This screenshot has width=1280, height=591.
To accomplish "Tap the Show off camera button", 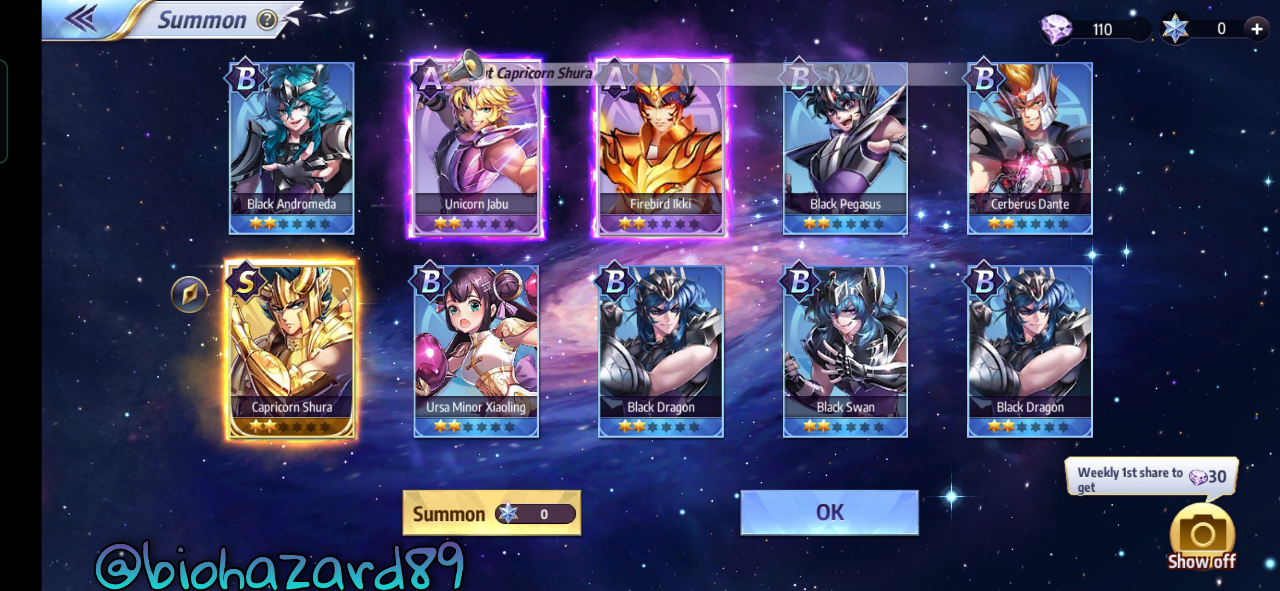I will pos(1202,535).
